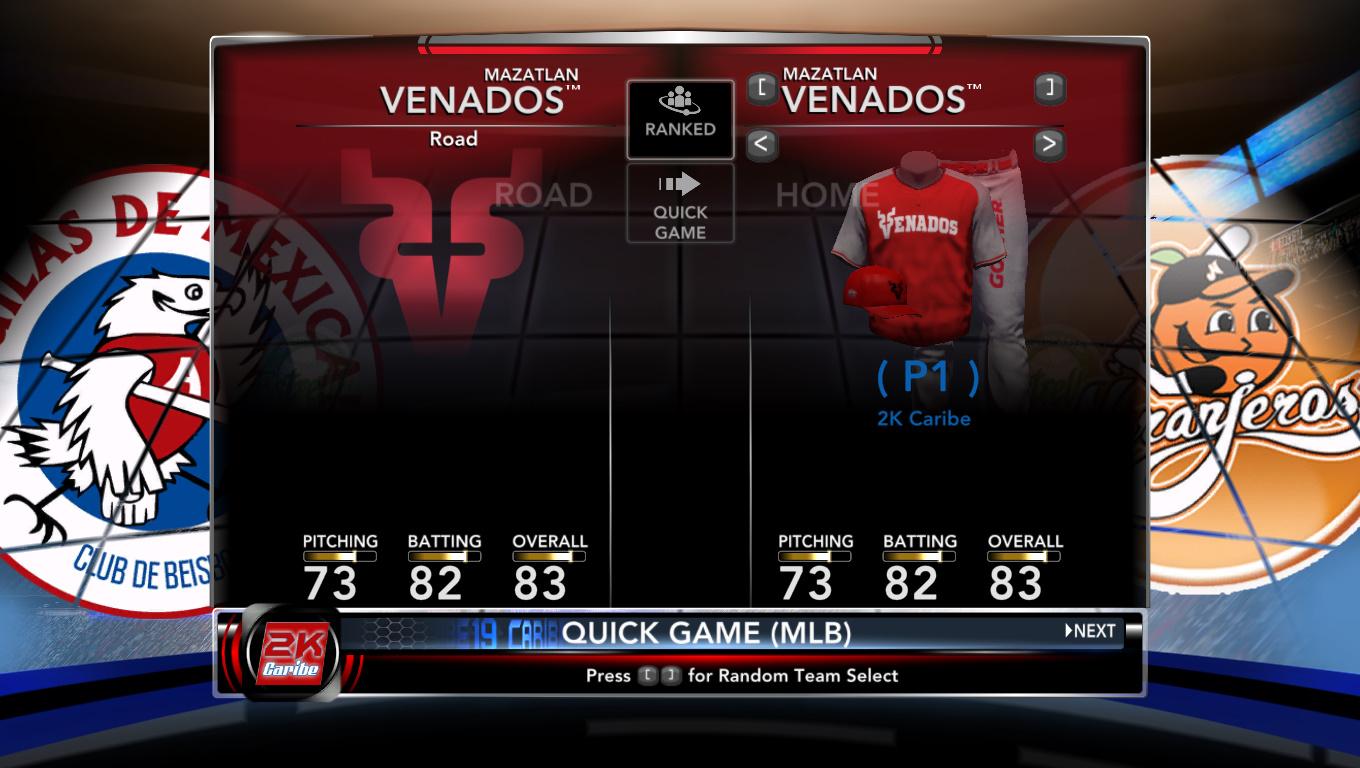Image resolution: width=1360 pixels, height=768 pixels.
Task: Select the Ranked match option
Action: 680,119
